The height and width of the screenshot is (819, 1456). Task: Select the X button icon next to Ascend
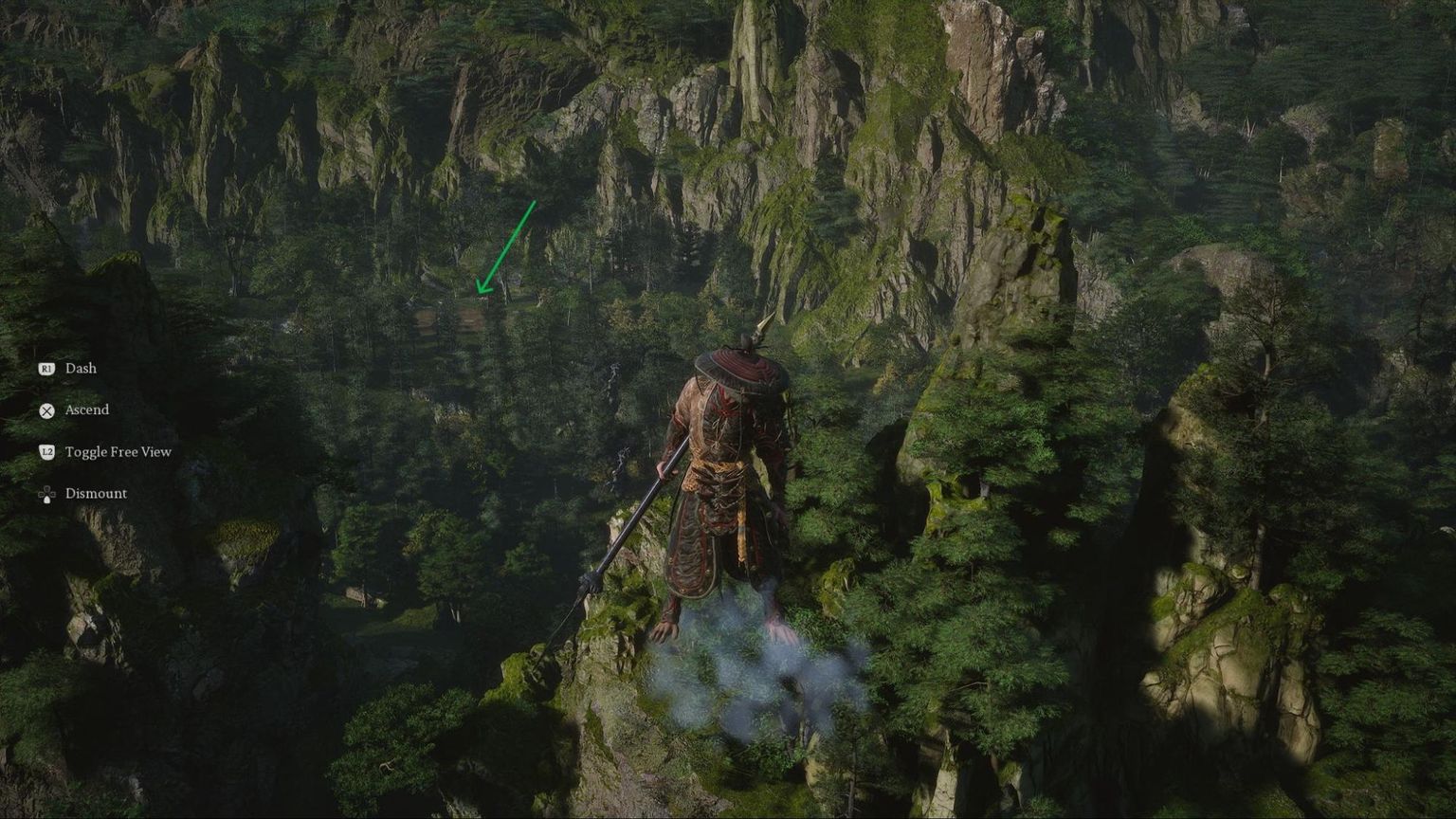click(x=45, y=410)
